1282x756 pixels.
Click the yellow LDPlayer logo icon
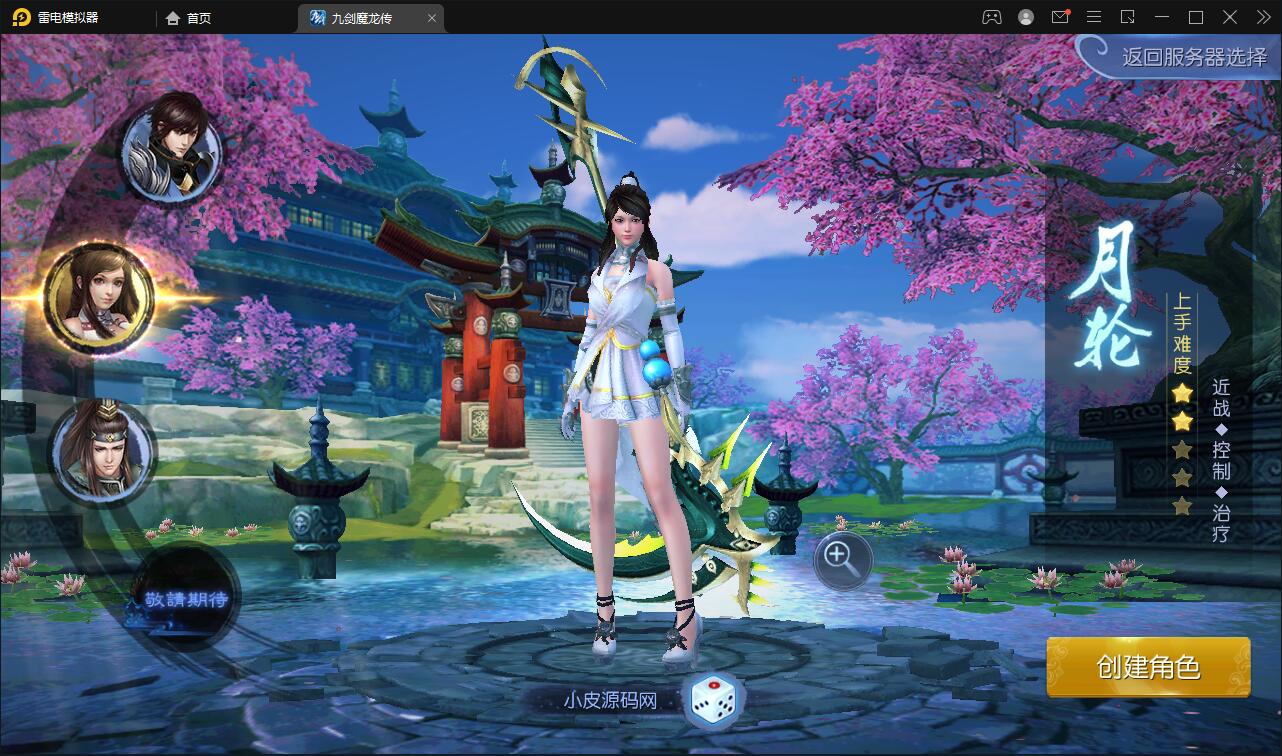point(22,17)
